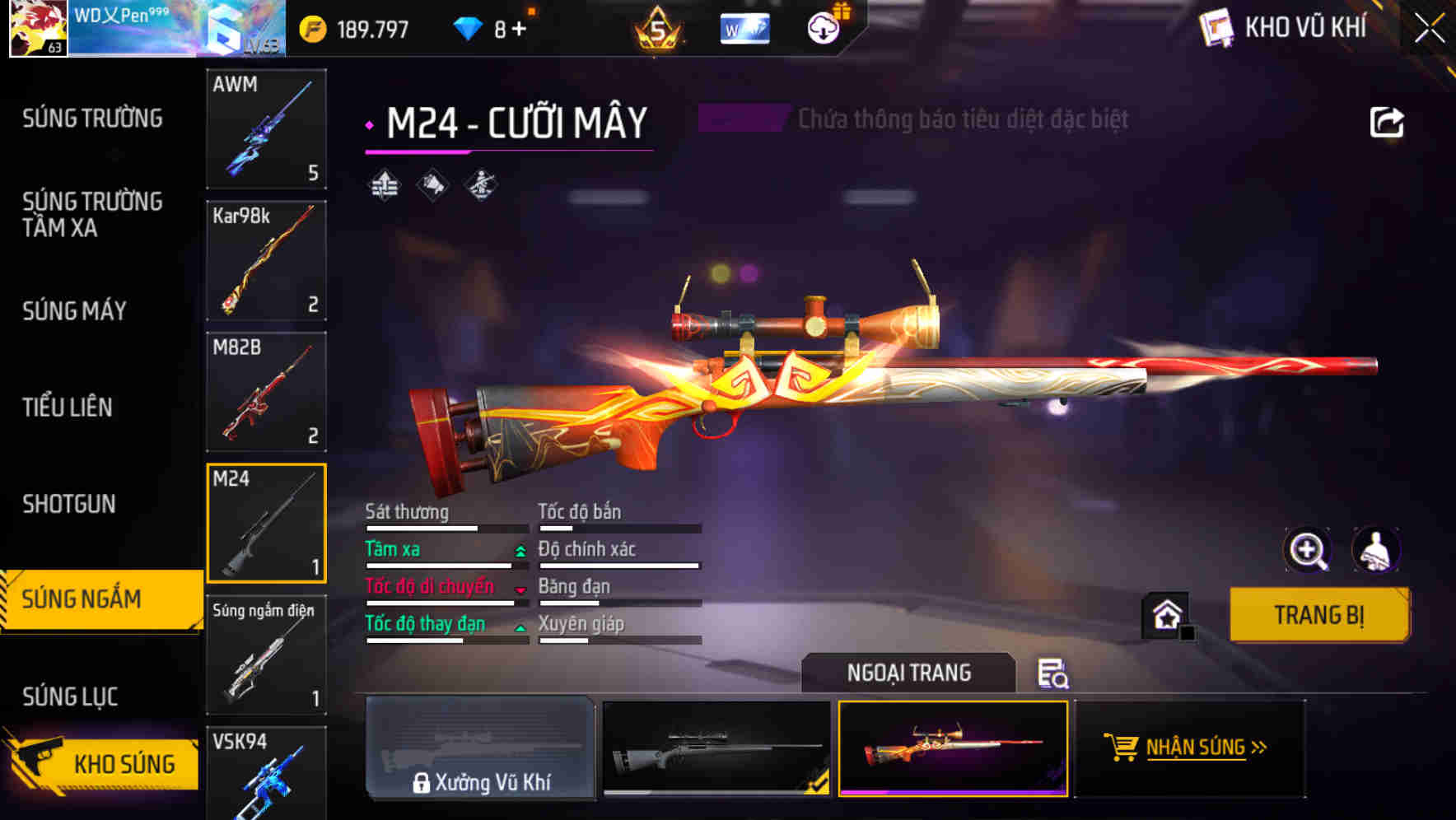Image resolution: width=1456 pixels, height=820 pixels.
Task: Select the default black M24 skin thumbnail
Action: [715, 749]
